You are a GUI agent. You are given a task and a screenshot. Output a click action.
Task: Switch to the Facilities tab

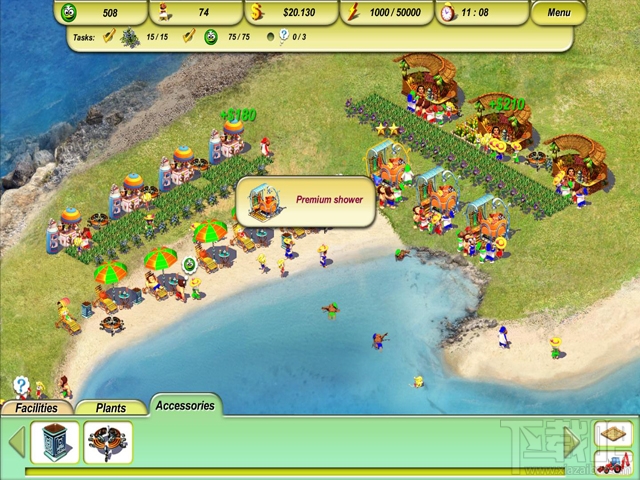point(37,408)
